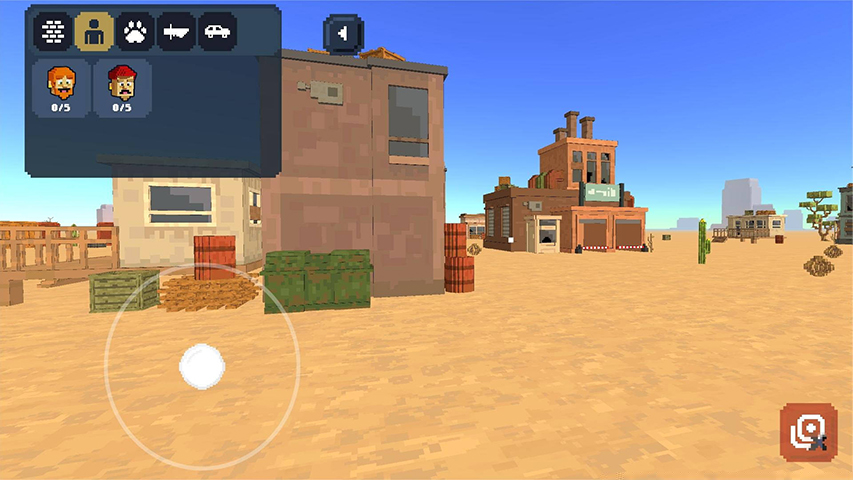Image resolution: width=853 pixels, height=480 pixels.
Task: Tap the white virtual joystick knob
Action: [x=202, y=366]
